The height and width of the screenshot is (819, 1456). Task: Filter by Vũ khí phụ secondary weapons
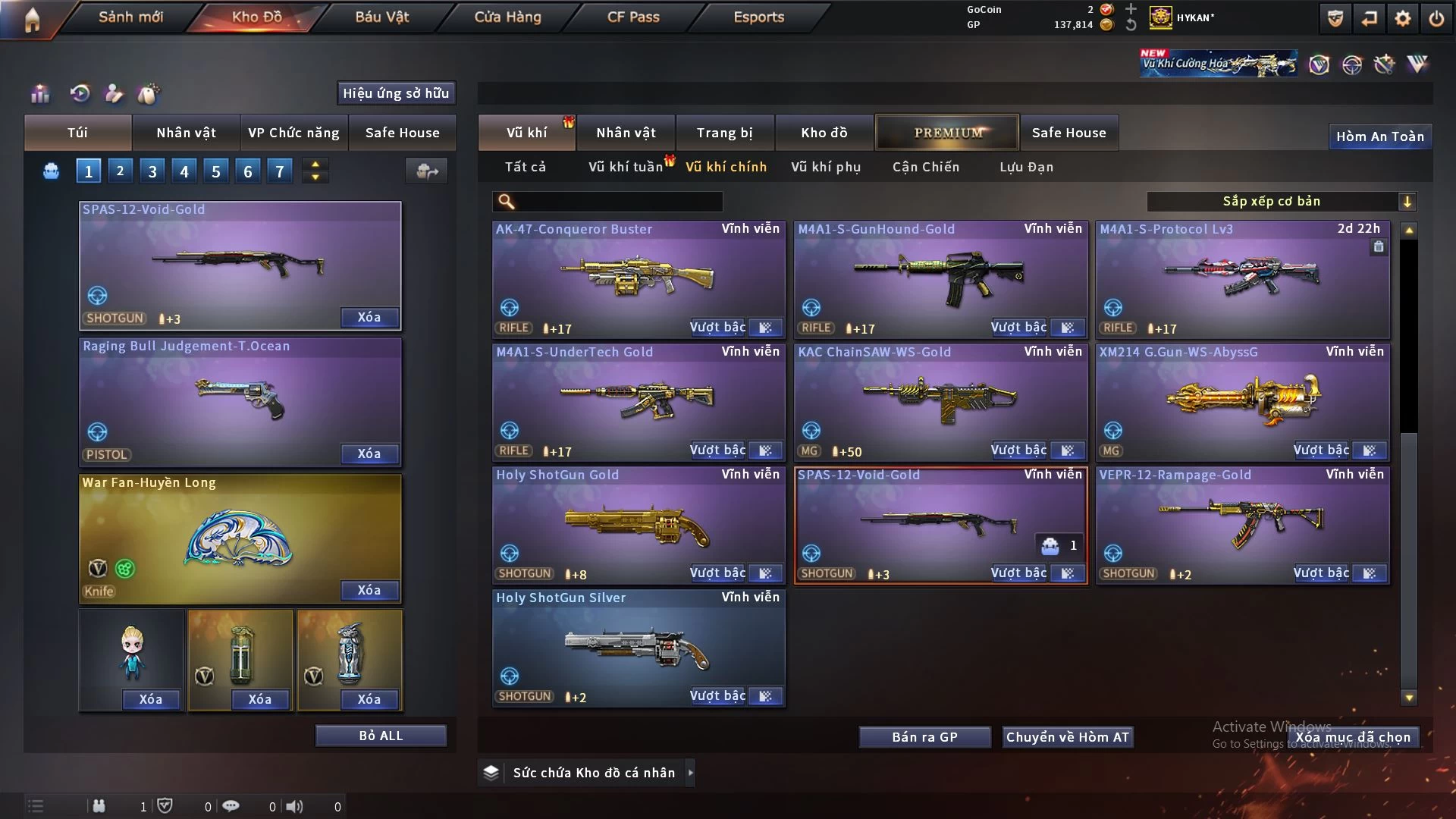(x=826, y=167)
